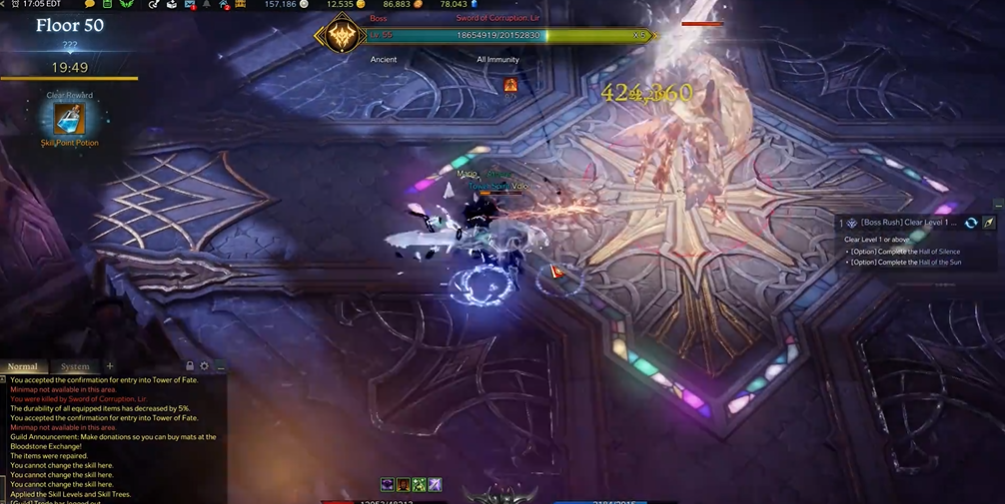
Task: Select the Skill Point Potion clear reward
Action: pyautogui.click(x=69, y=119)
